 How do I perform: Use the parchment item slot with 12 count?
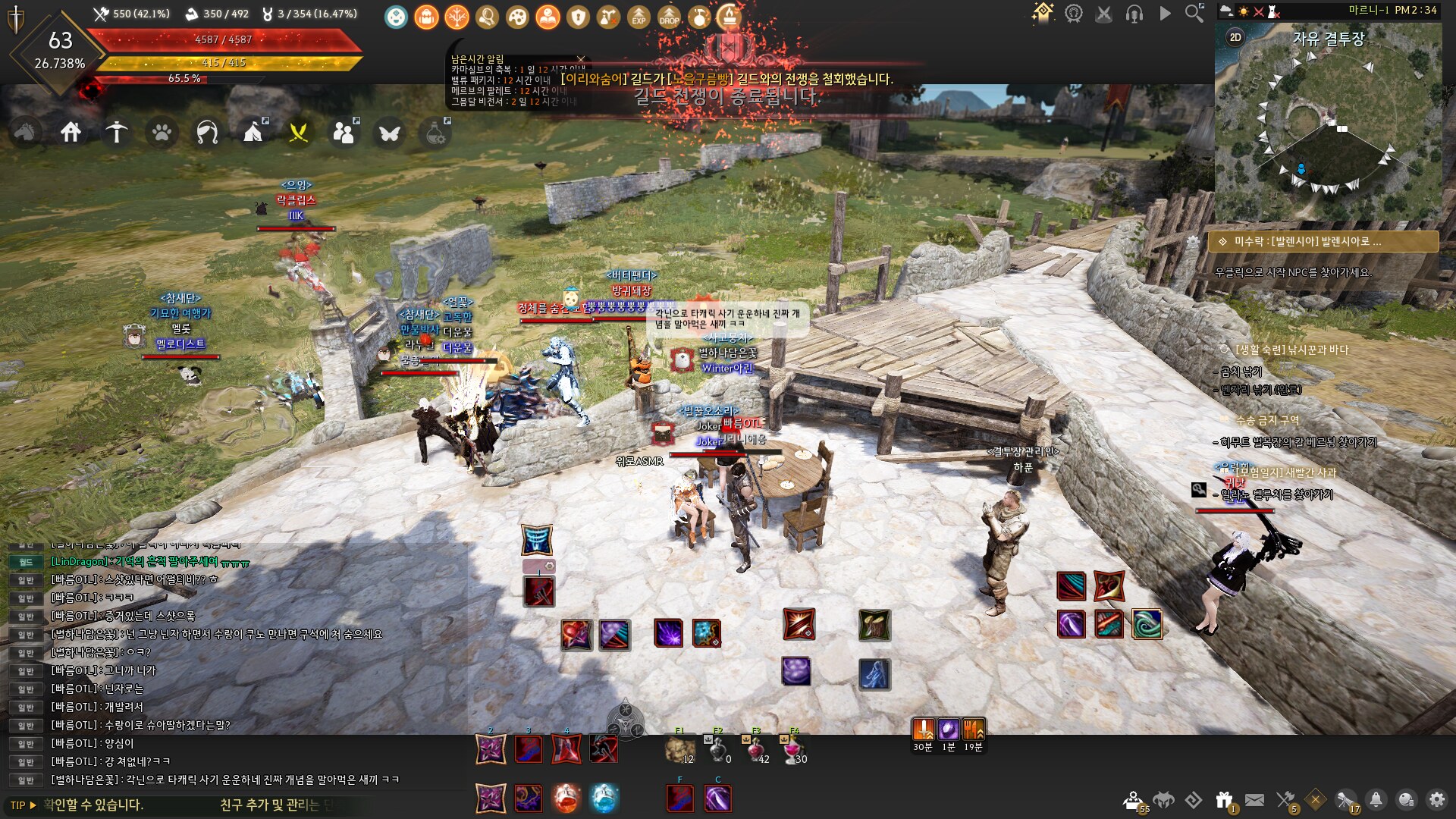coord(679,749)
